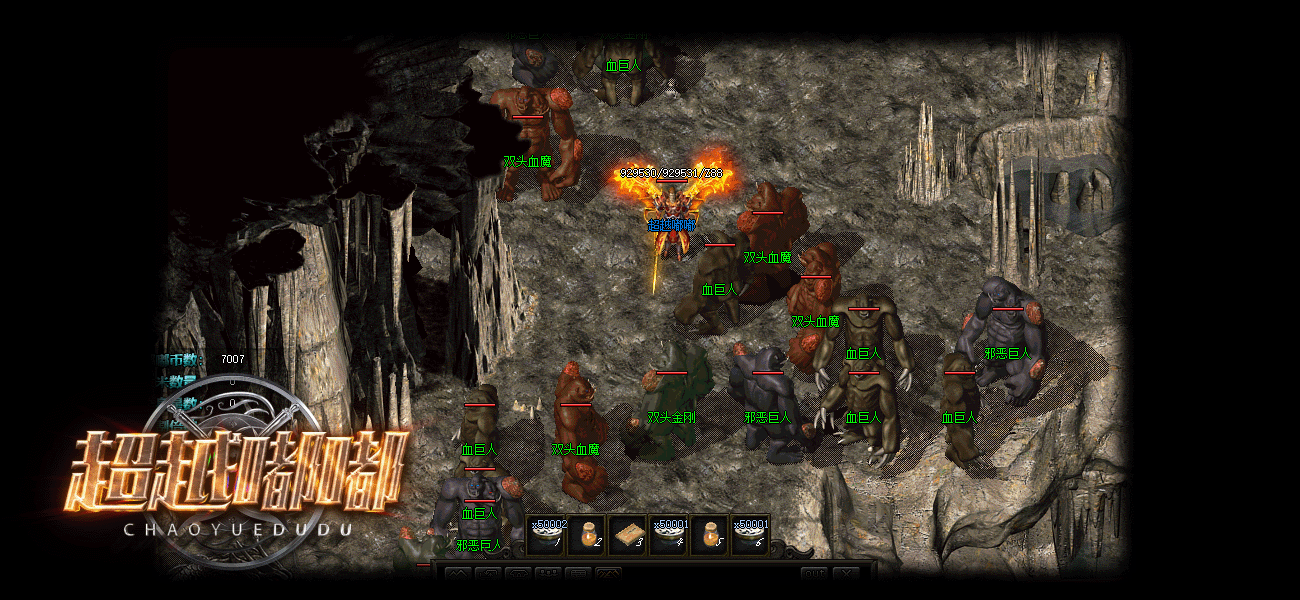Viewport: 1300px width, 600px height.
Task: Use the bowl item in hotbar slot 1
Action: pos(547,535)
